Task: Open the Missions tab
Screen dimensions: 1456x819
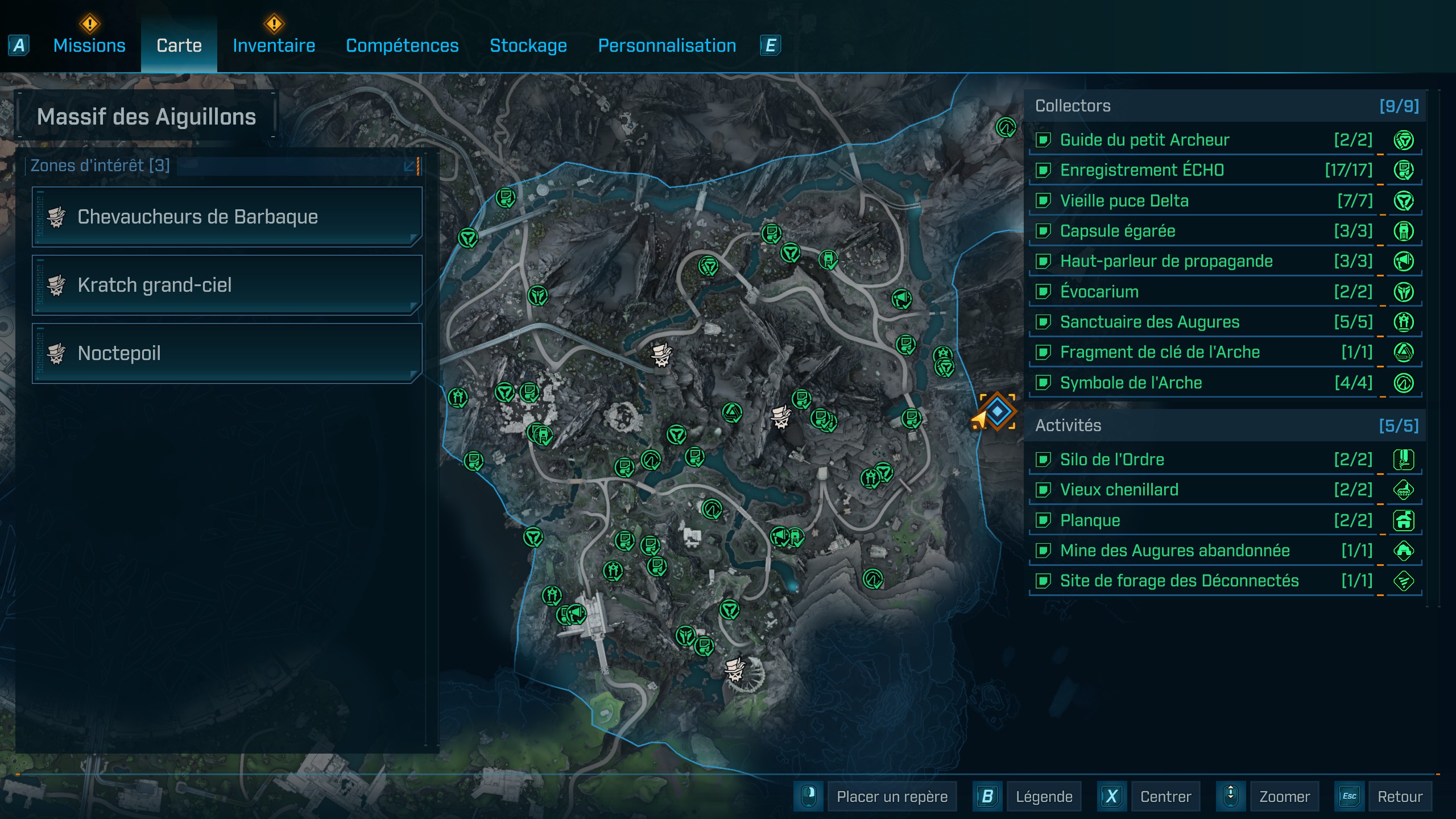Action: [x=89, y=45]
